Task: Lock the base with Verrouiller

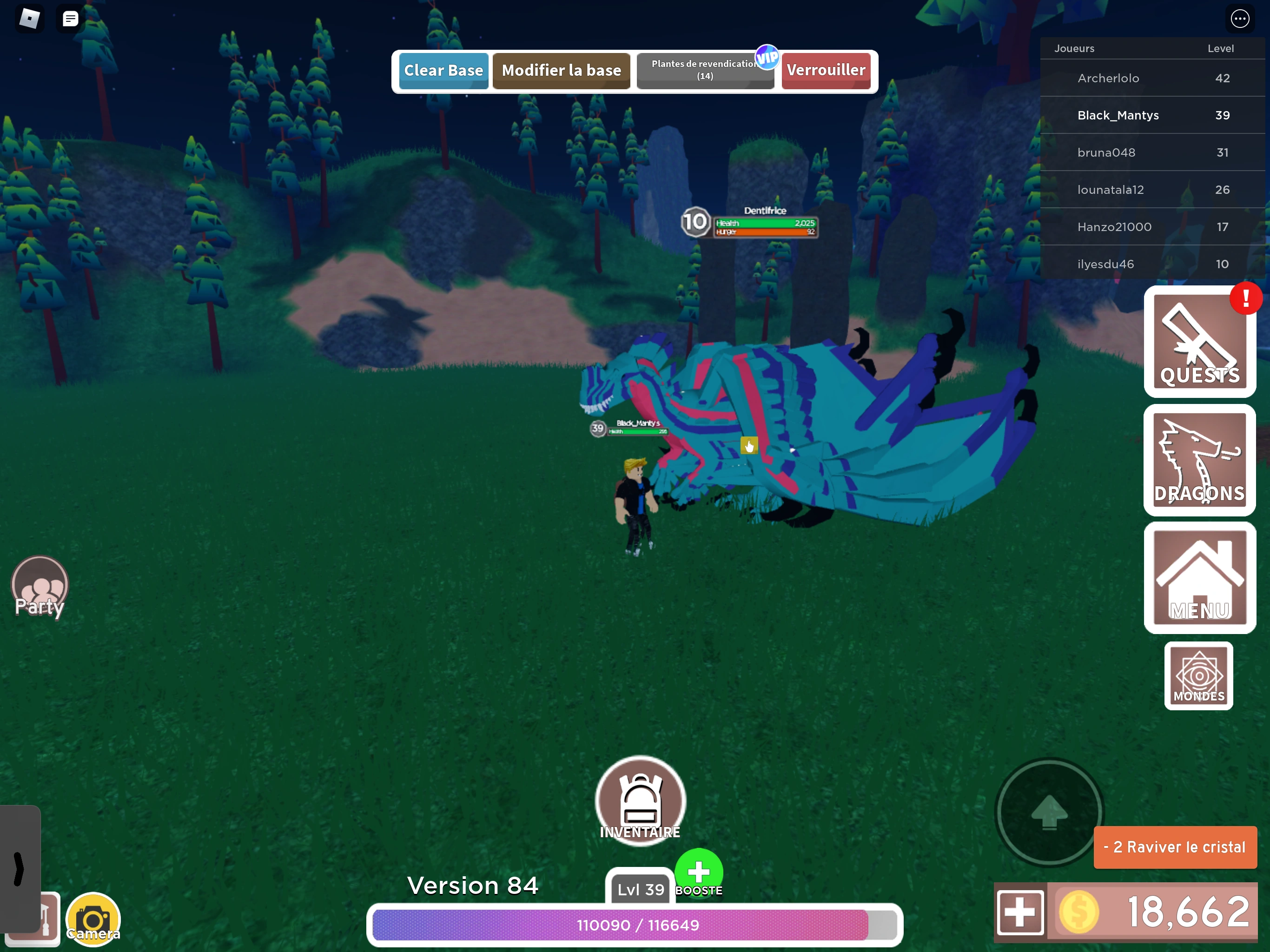Action: point(826,71)
